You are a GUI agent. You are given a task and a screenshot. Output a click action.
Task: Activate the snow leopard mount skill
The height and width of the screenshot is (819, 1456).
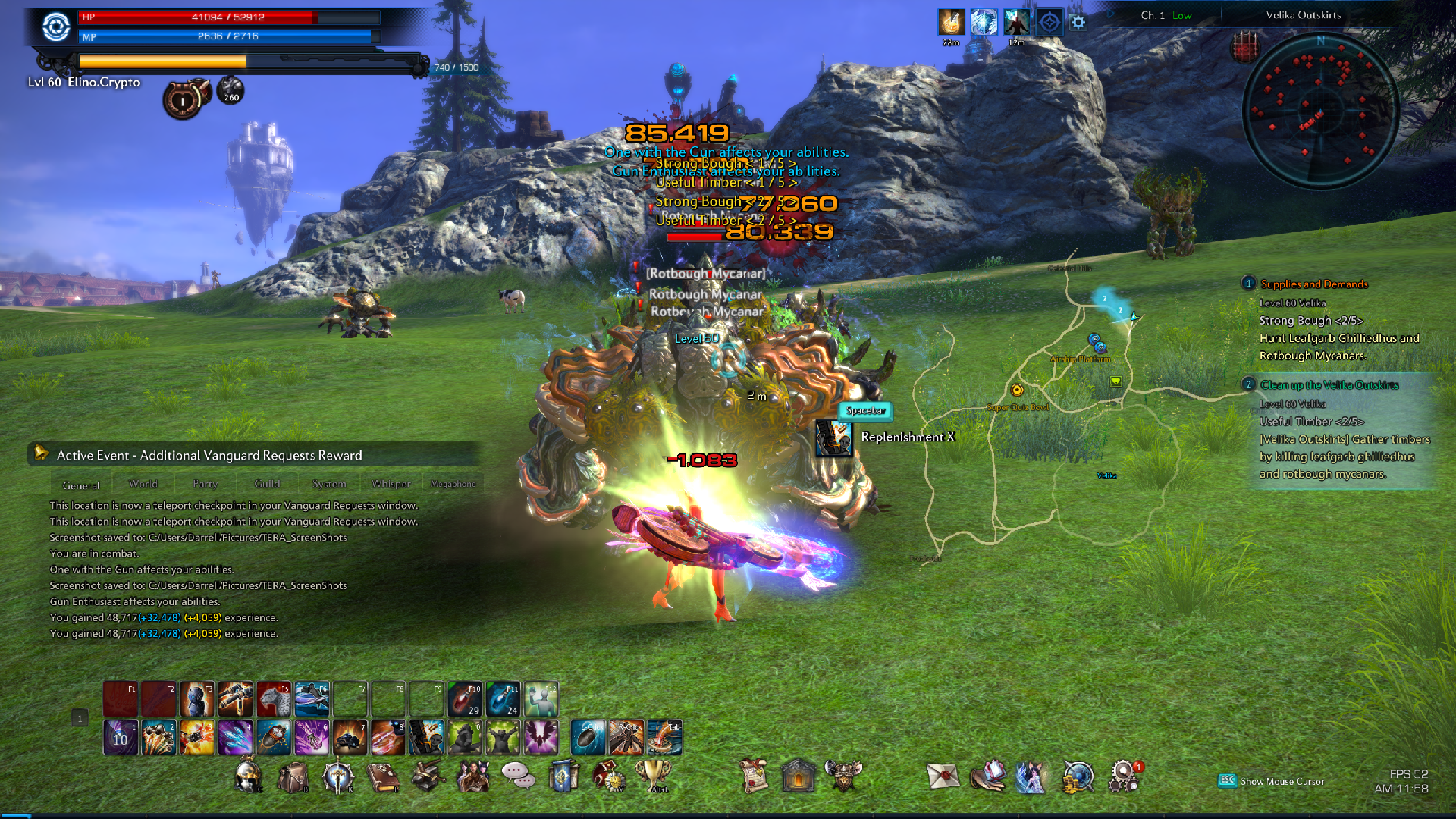(274, 698)
